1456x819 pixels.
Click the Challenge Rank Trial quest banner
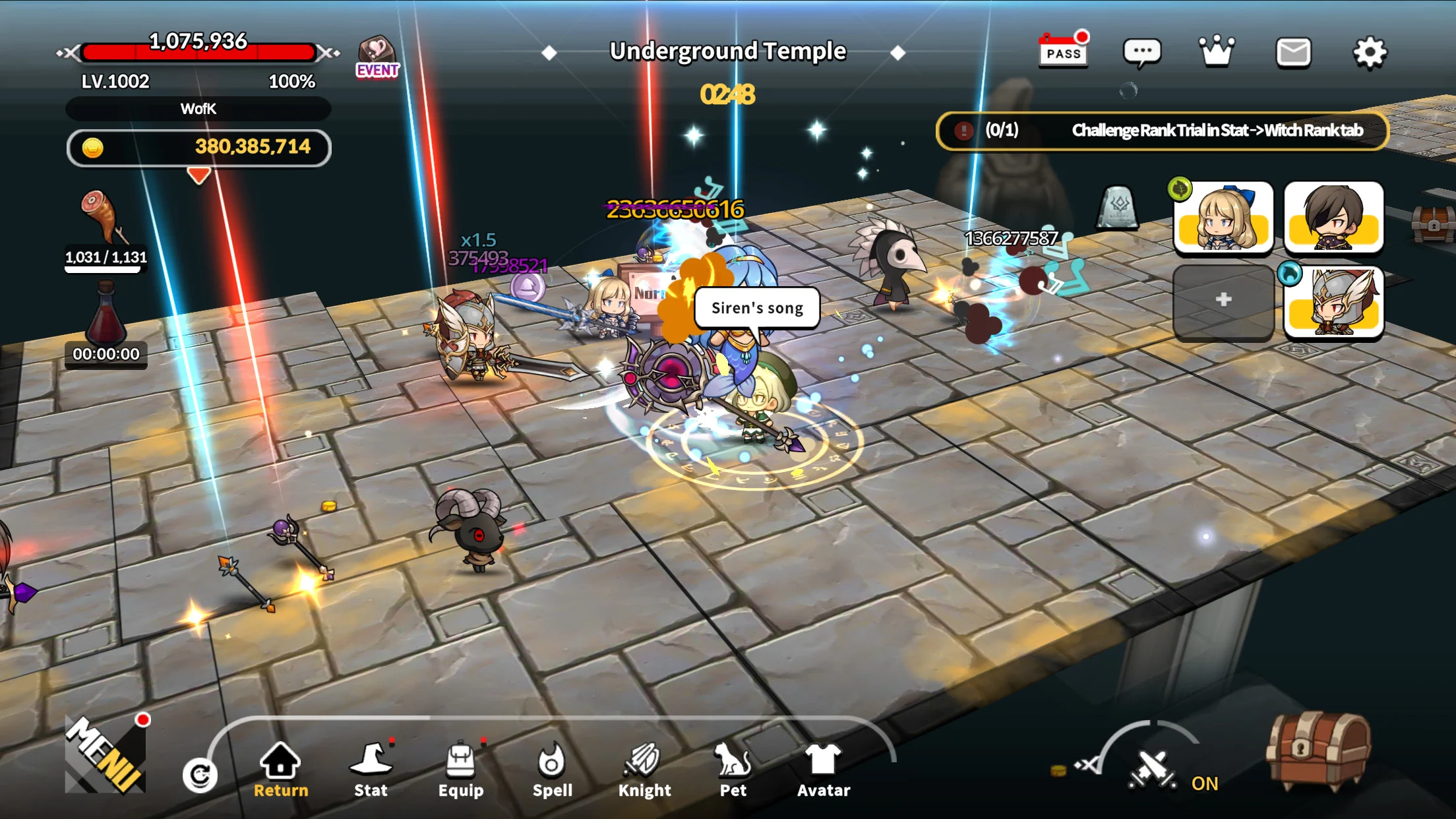pos(1162,131)
